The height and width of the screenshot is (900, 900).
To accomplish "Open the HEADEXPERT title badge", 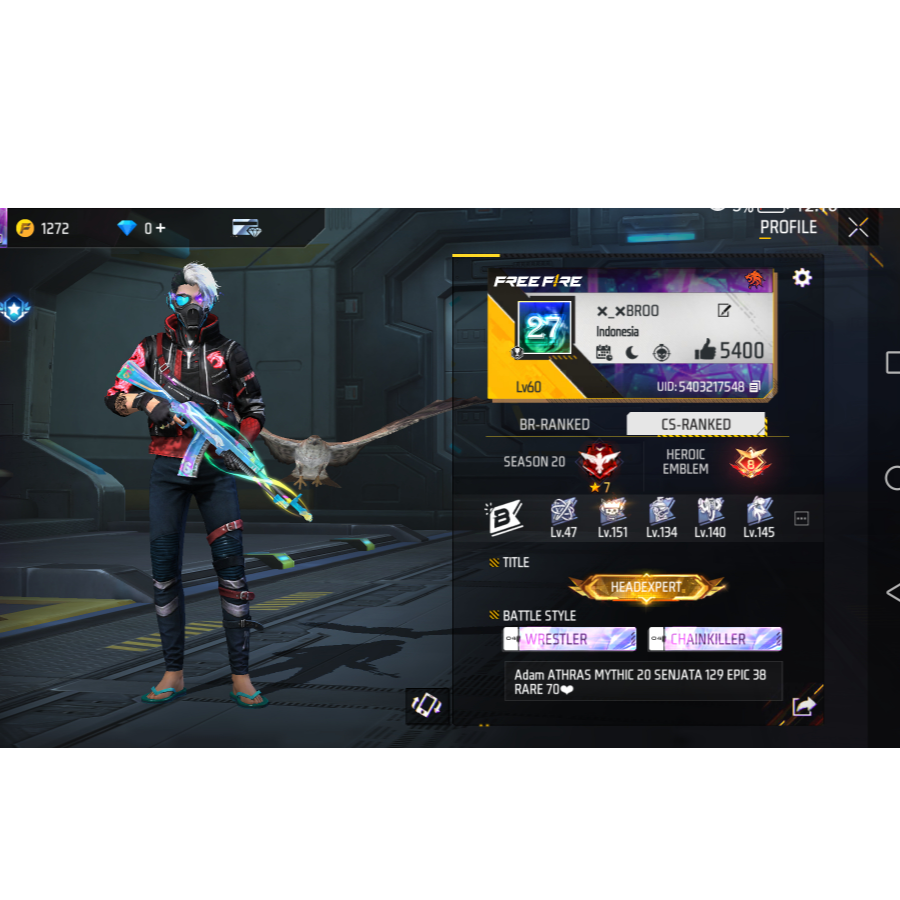I will [x=647, y=588].
